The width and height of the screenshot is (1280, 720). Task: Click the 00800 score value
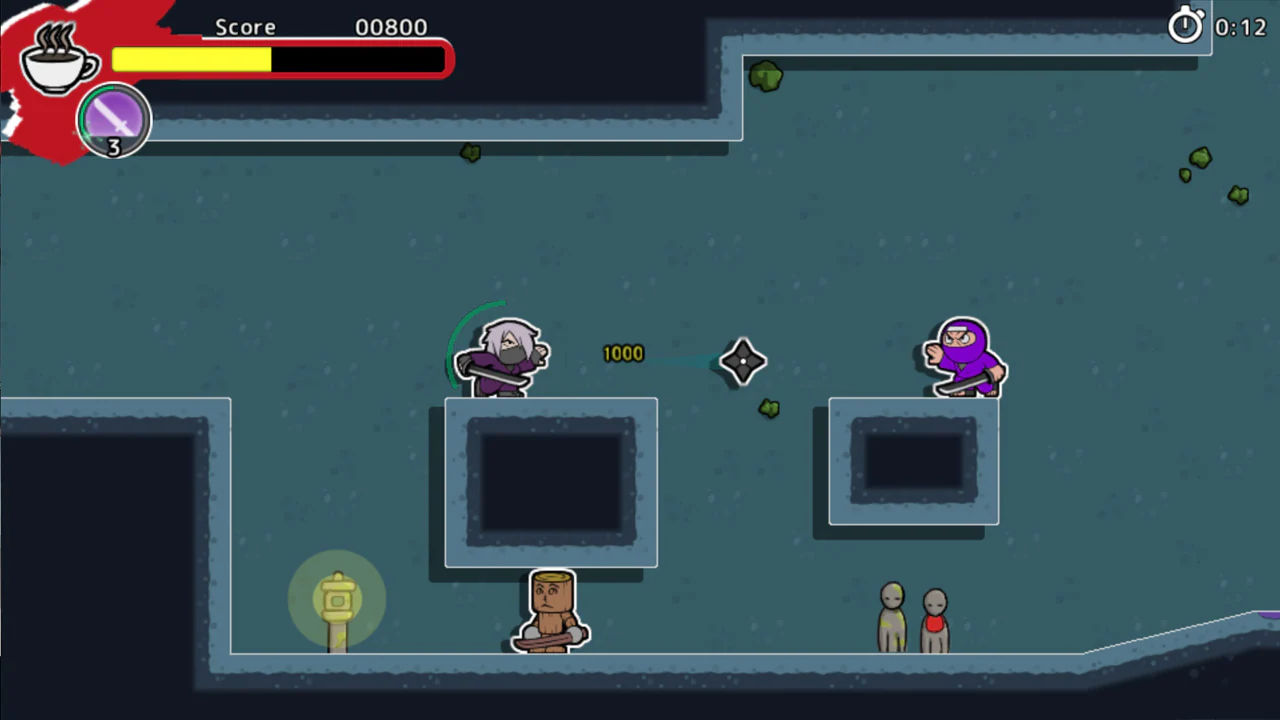pos(390,27)
